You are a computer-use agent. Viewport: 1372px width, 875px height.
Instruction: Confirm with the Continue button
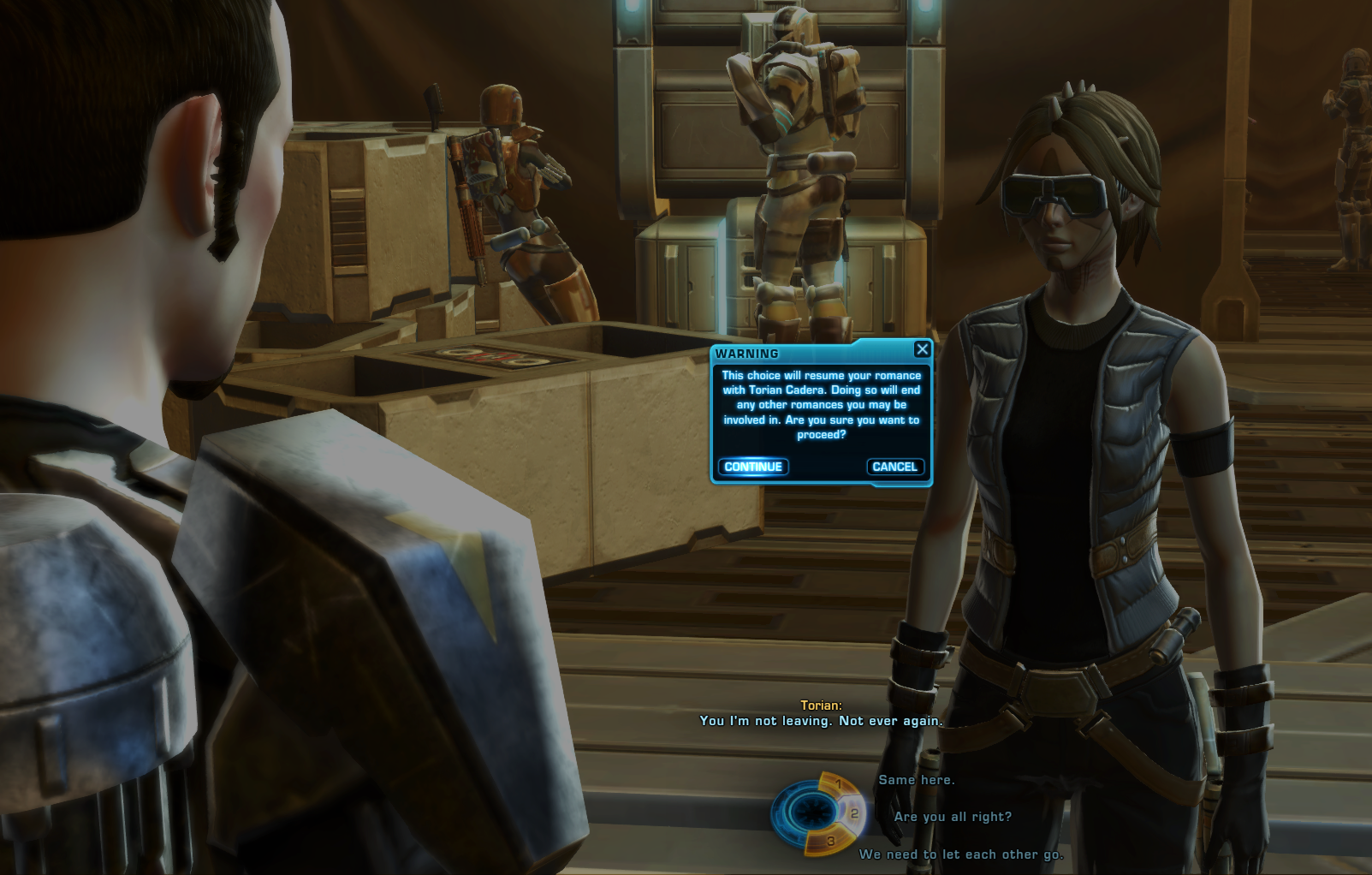click(753, 467)
